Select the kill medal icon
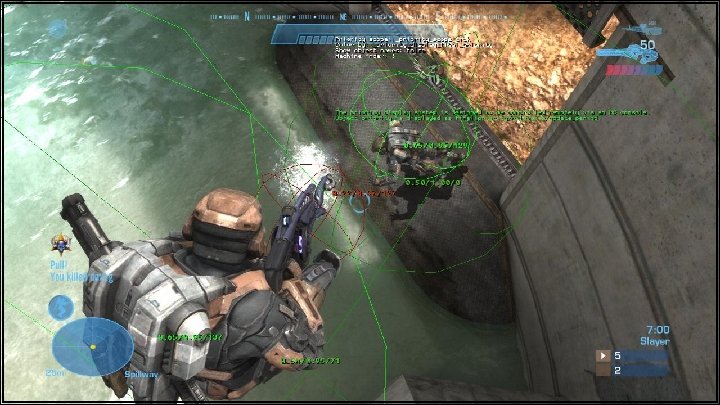Viewport: 720px width, 405px height. pos(60,241)
